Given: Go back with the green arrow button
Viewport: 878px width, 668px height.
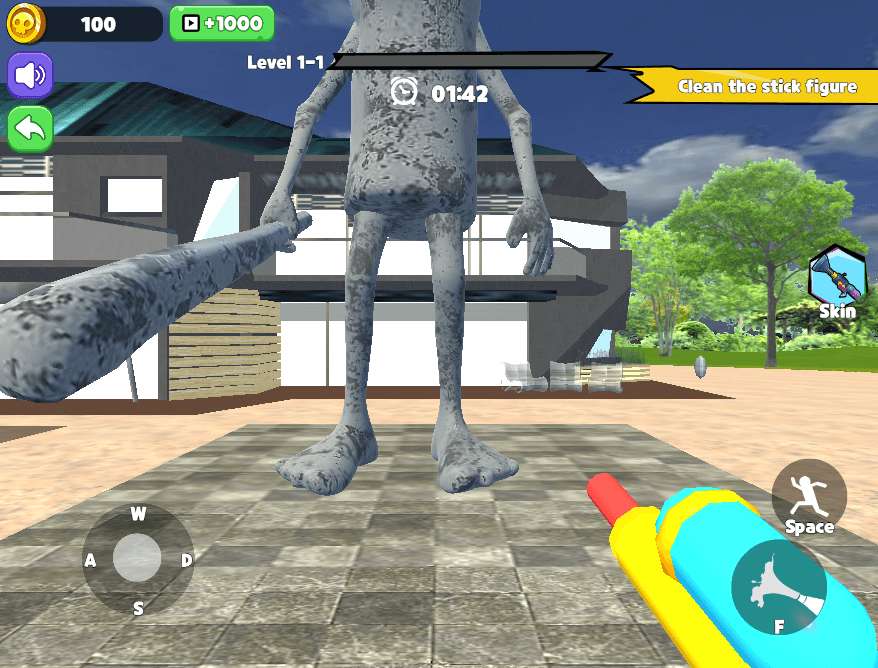Looking at the screenshot, I should click(30, 128).
